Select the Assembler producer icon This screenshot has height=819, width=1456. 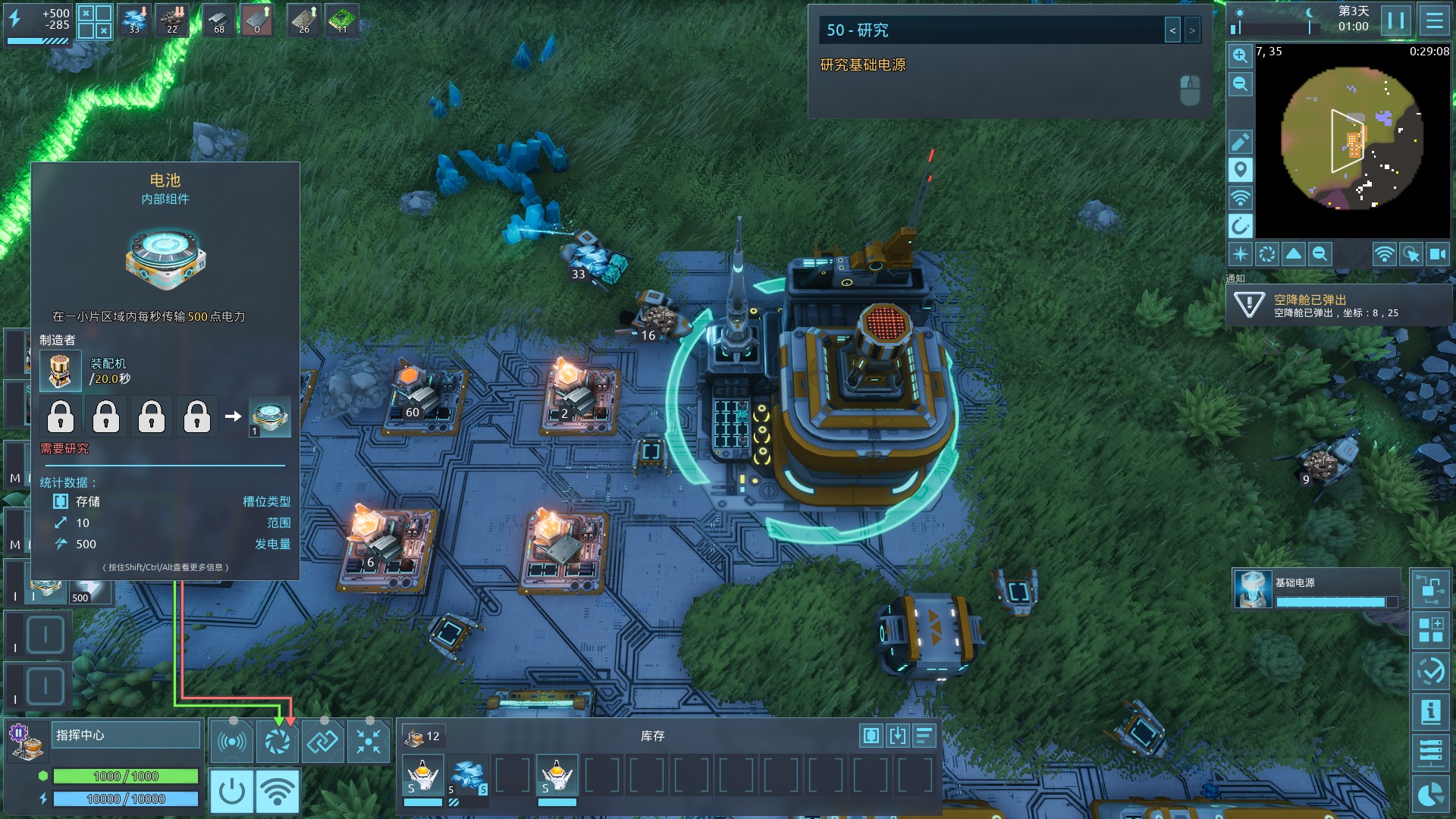point(60,371)
